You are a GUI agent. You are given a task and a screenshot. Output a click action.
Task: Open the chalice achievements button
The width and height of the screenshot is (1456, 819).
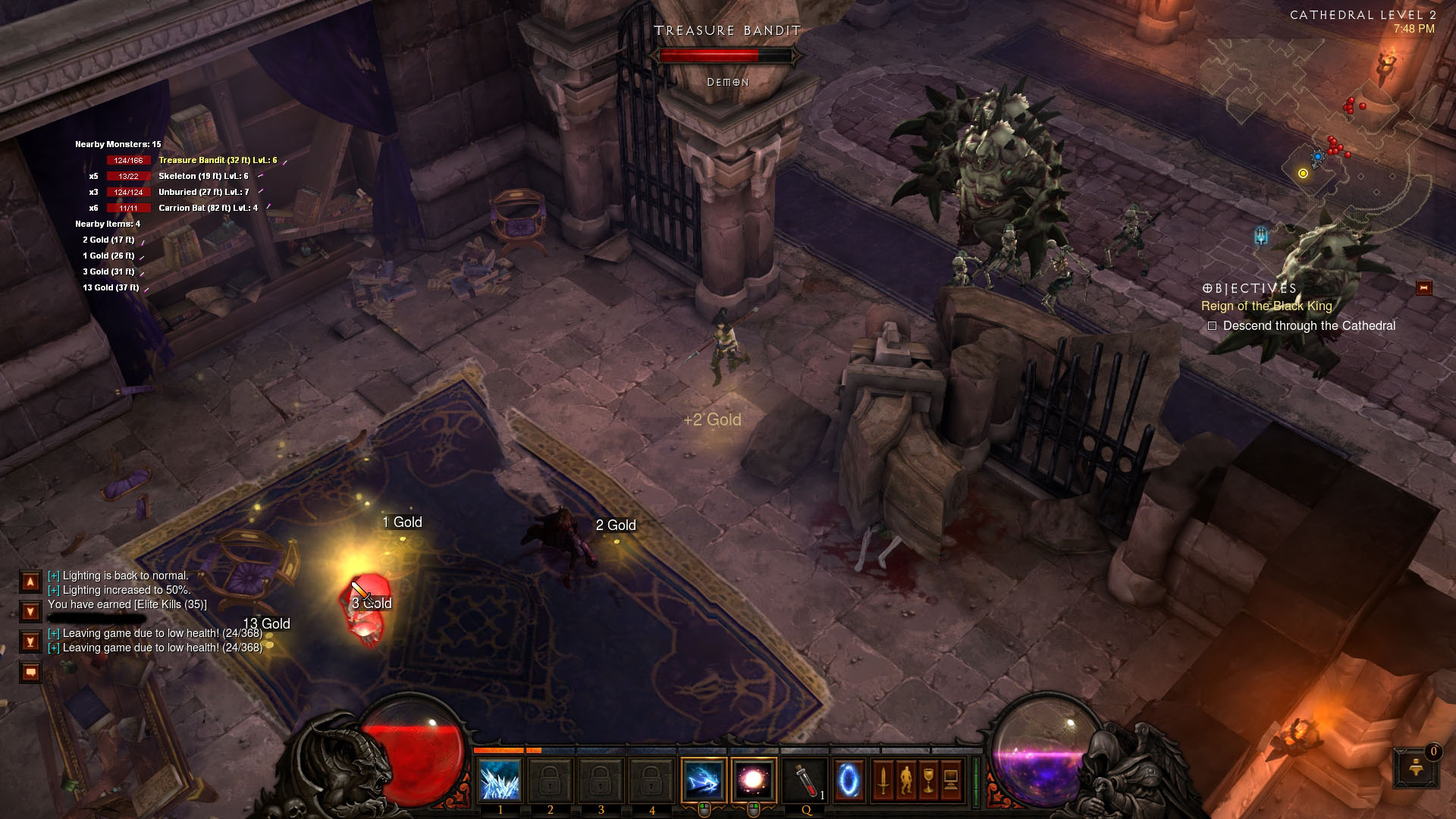tap(928, 780)
